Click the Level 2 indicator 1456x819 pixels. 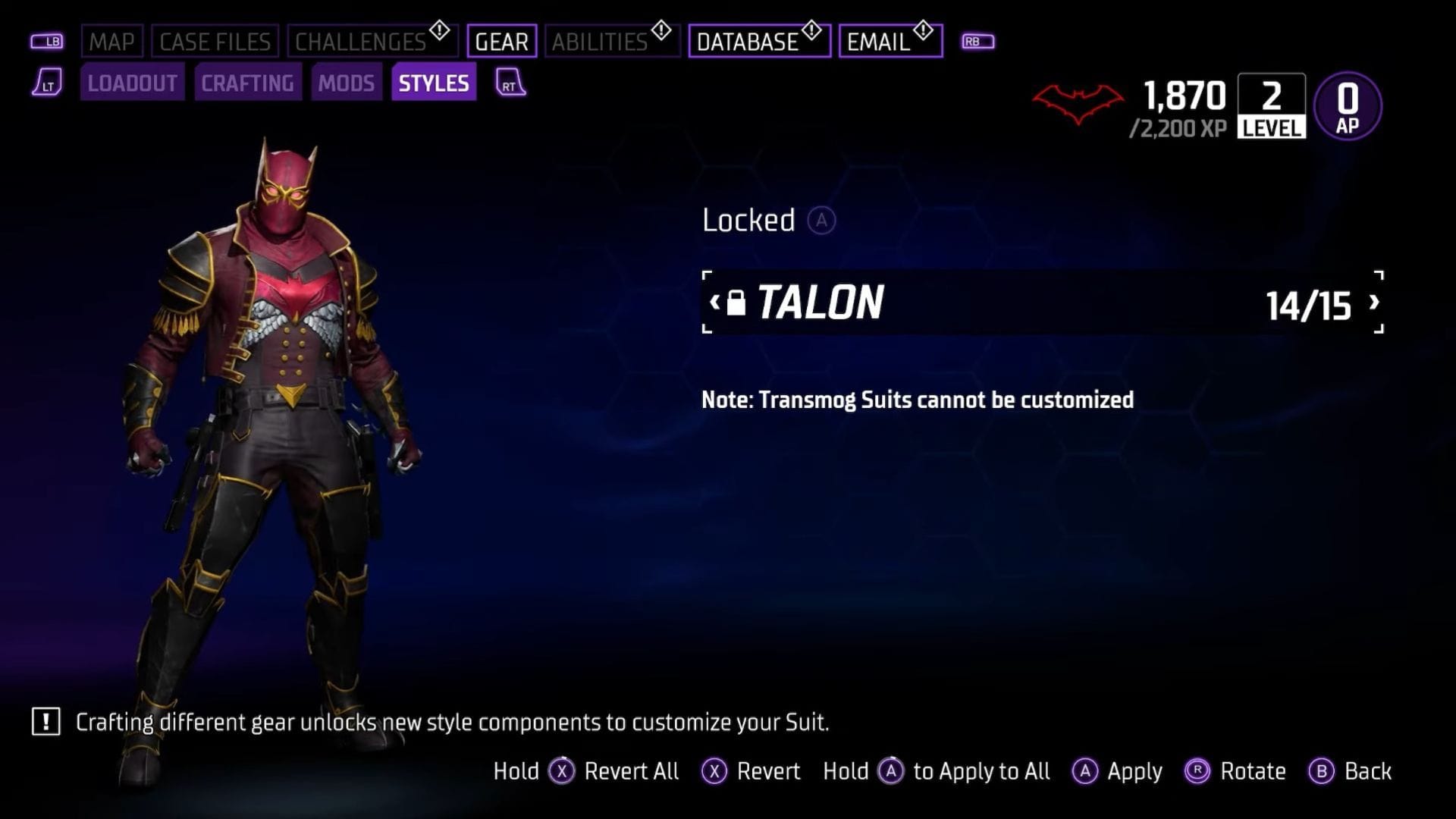point(1270,105)
